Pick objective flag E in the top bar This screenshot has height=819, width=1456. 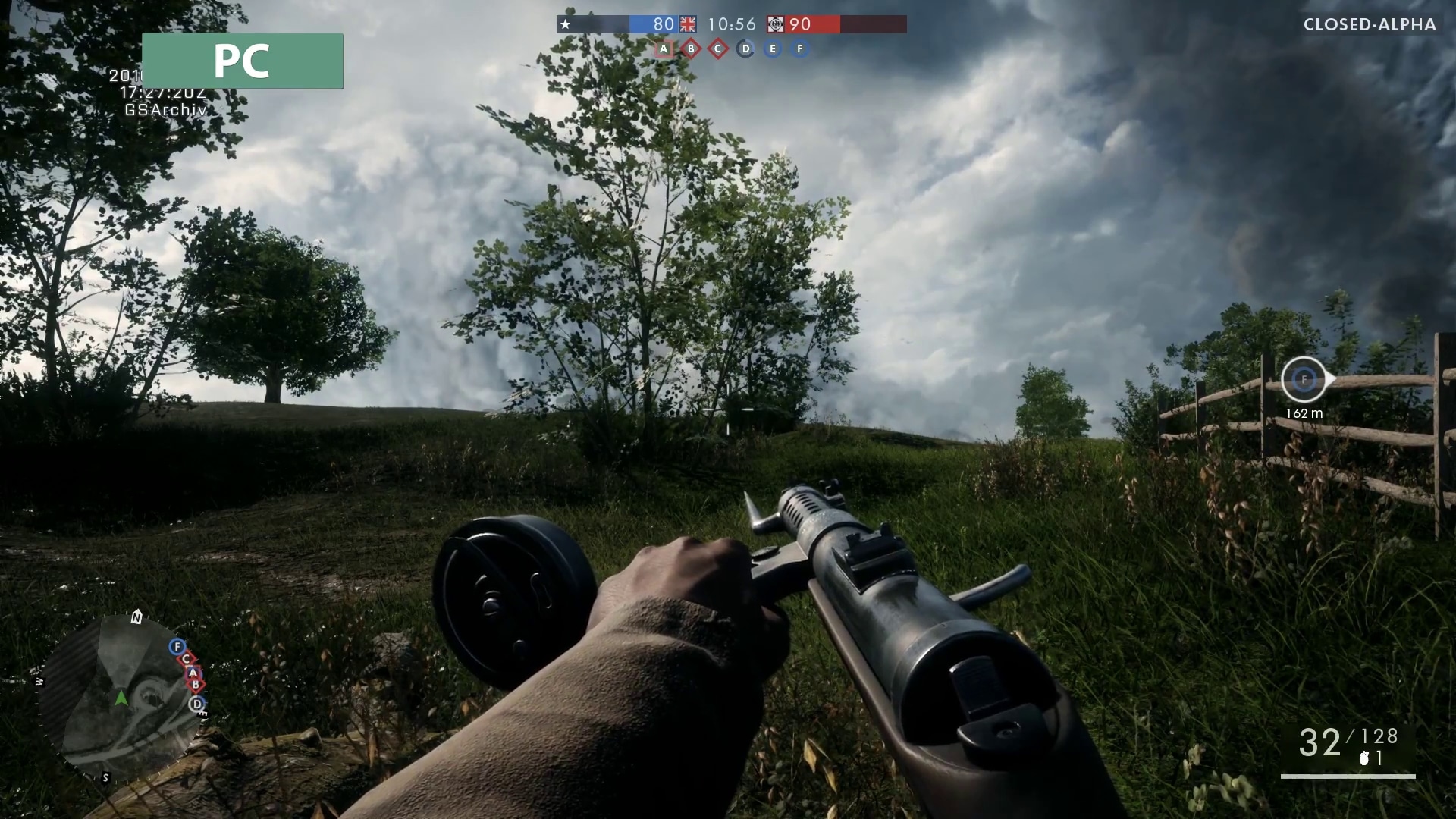[773, 49]
